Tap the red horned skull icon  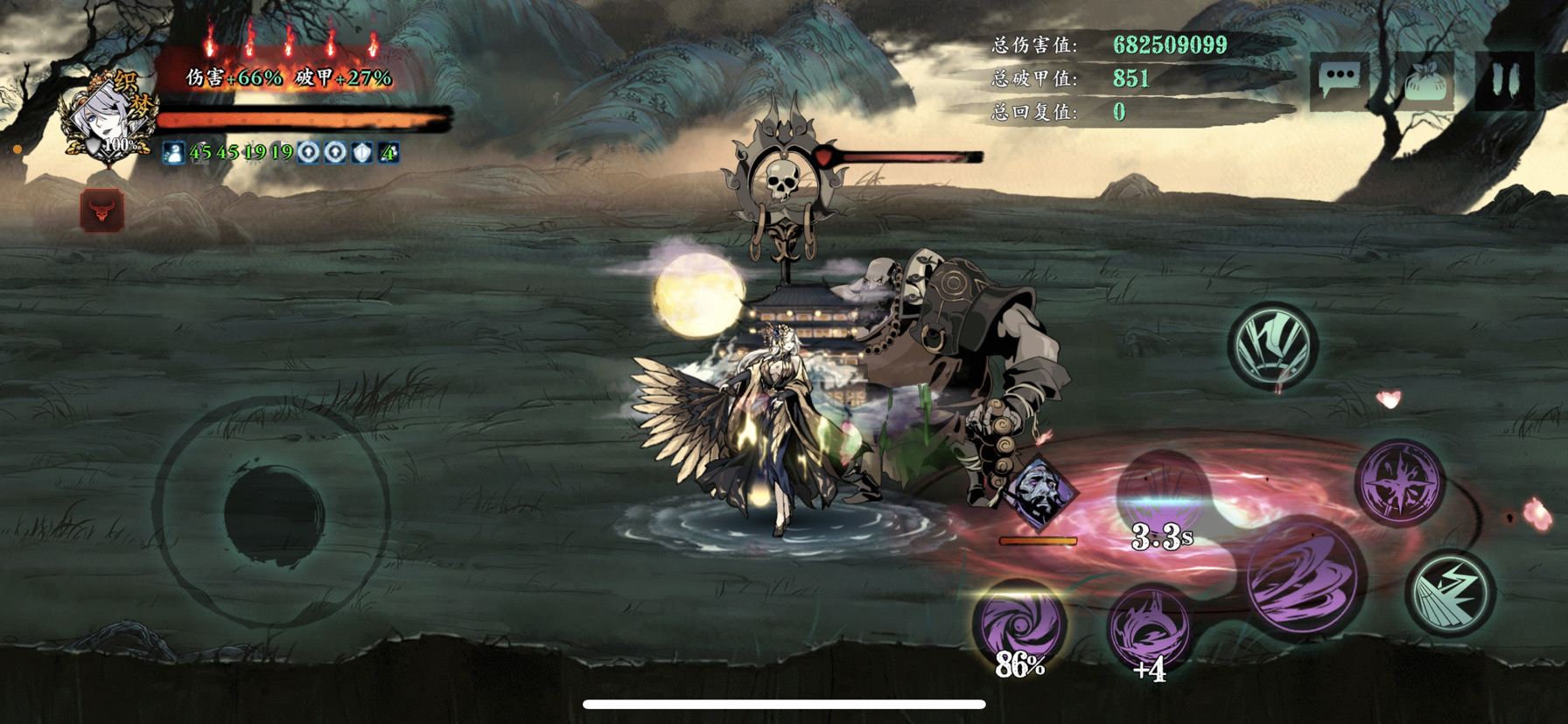[102, 211]
